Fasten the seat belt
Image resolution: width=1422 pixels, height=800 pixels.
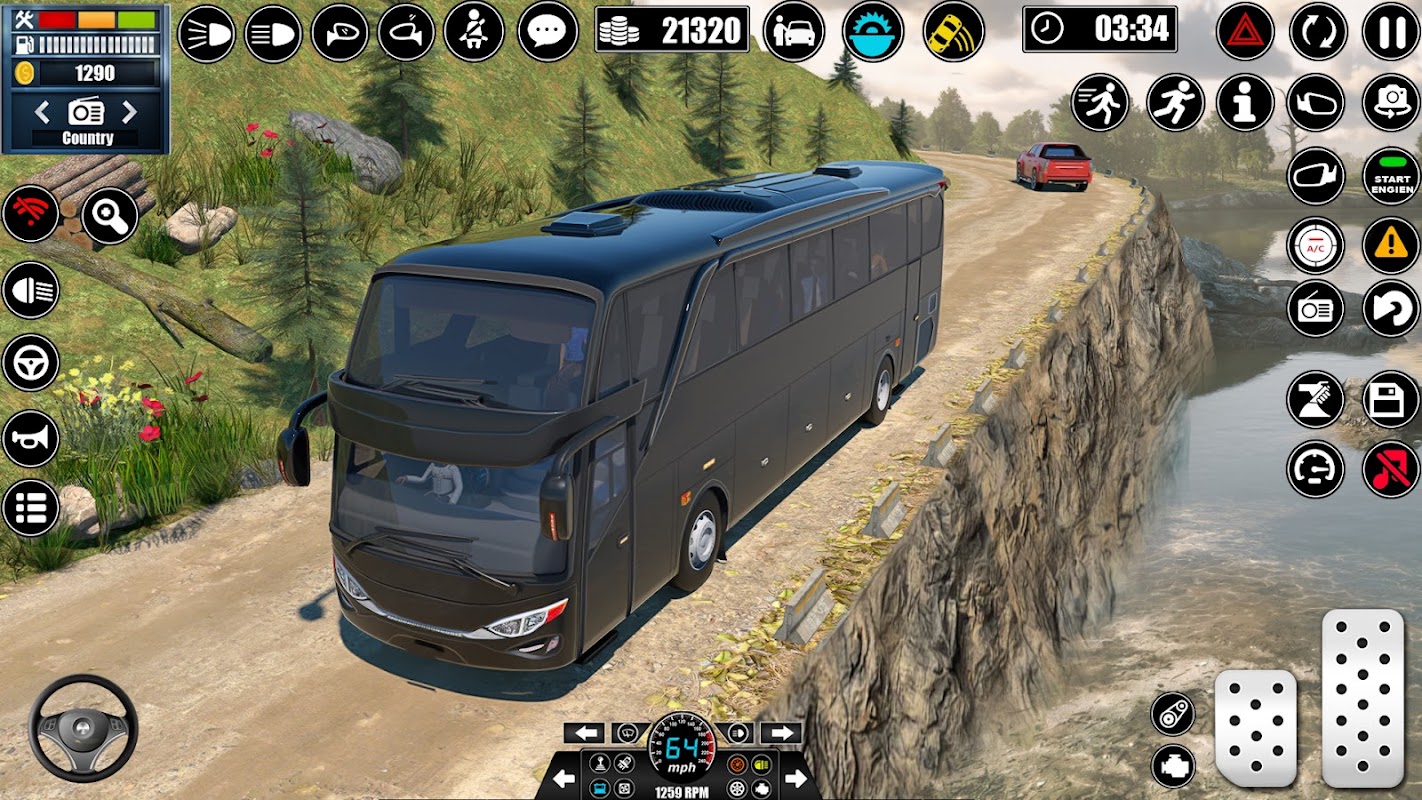(x=473, y=32)
